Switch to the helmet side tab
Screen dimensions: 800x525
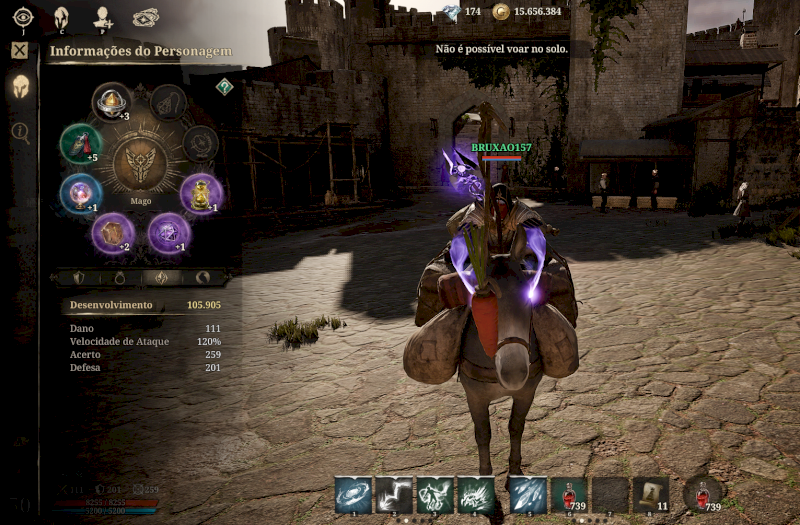pyautogui.click(x=20, y=87)
